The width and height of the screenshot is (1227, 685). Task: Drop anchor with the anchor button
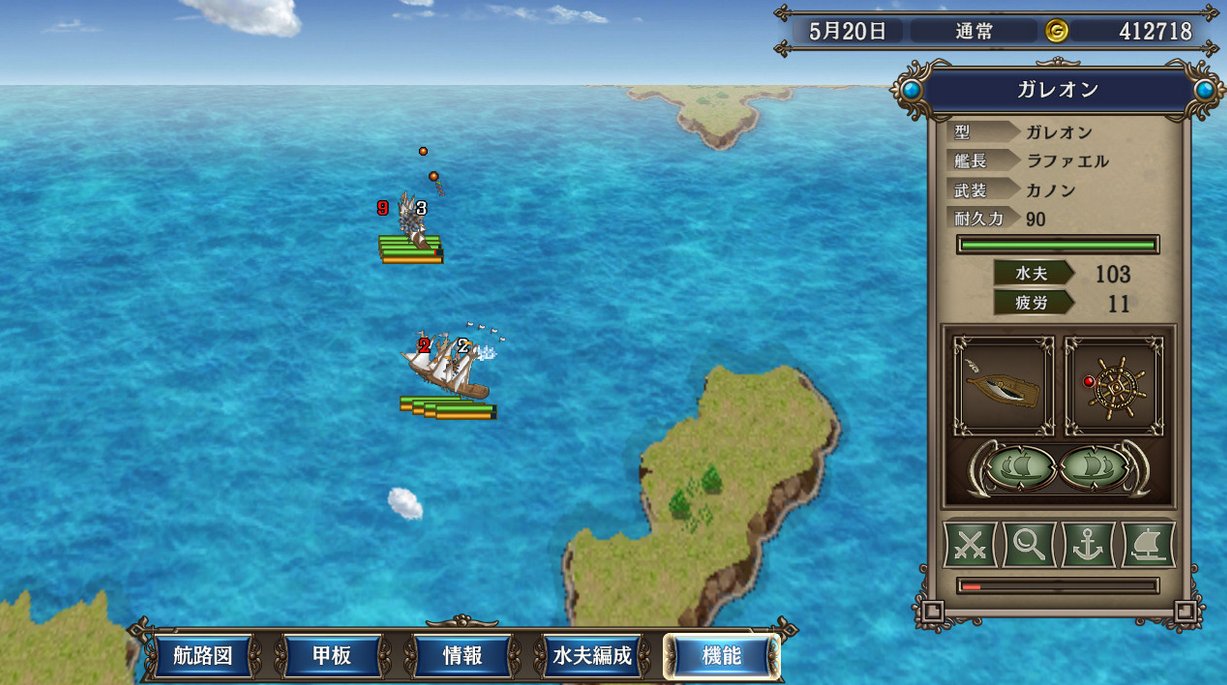(x=1088, y=545)
